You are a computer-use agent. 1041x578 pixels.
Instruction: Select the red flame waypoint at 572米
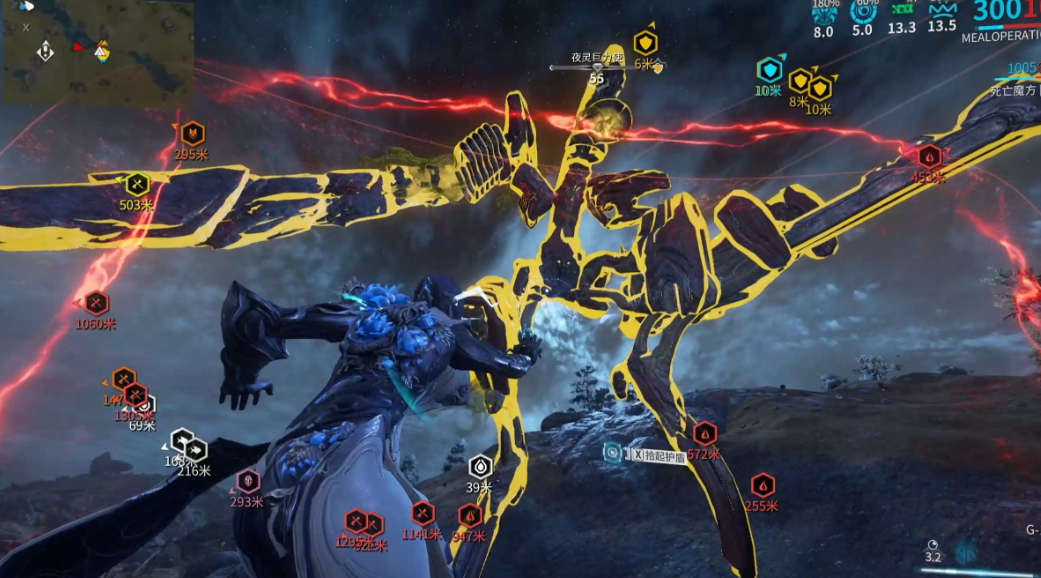point(705,434)
